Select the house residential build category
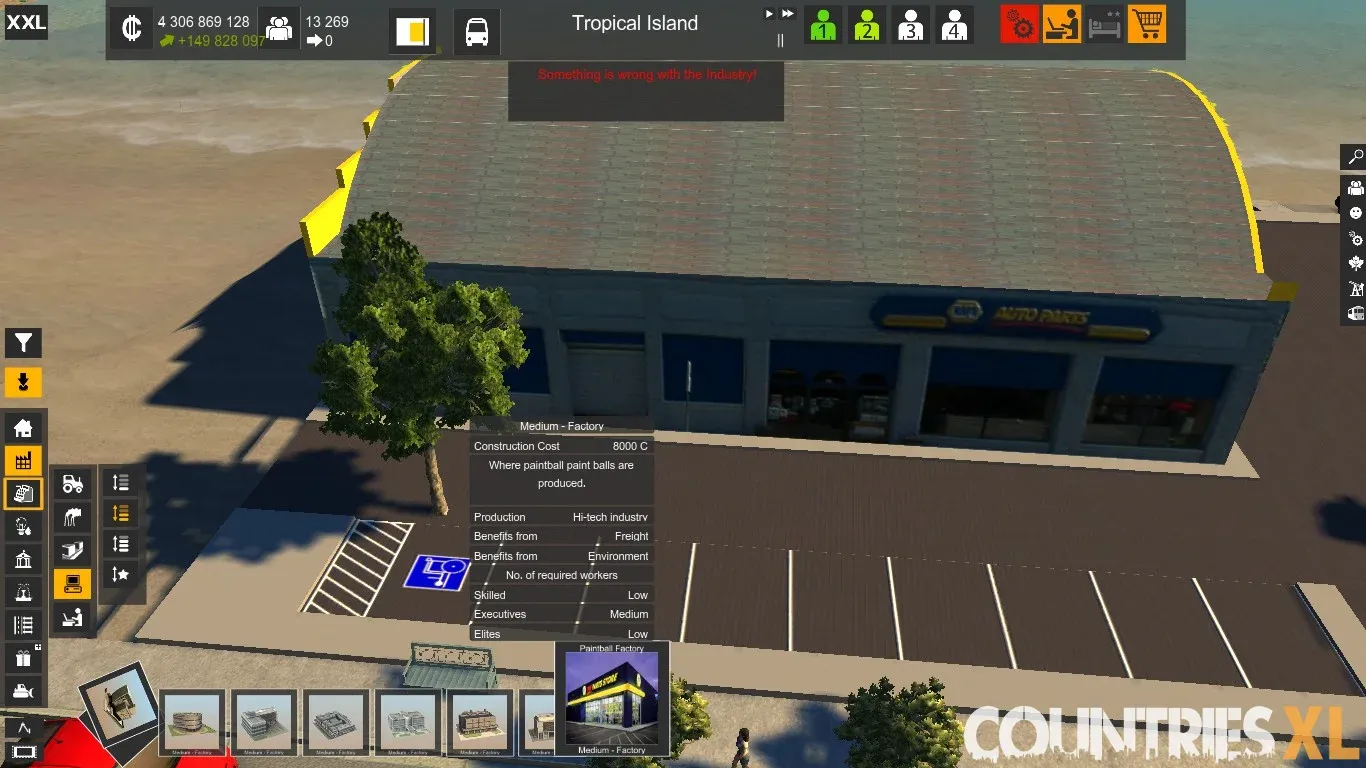This screenshot has width=1366, height=768. click(23, 428)
